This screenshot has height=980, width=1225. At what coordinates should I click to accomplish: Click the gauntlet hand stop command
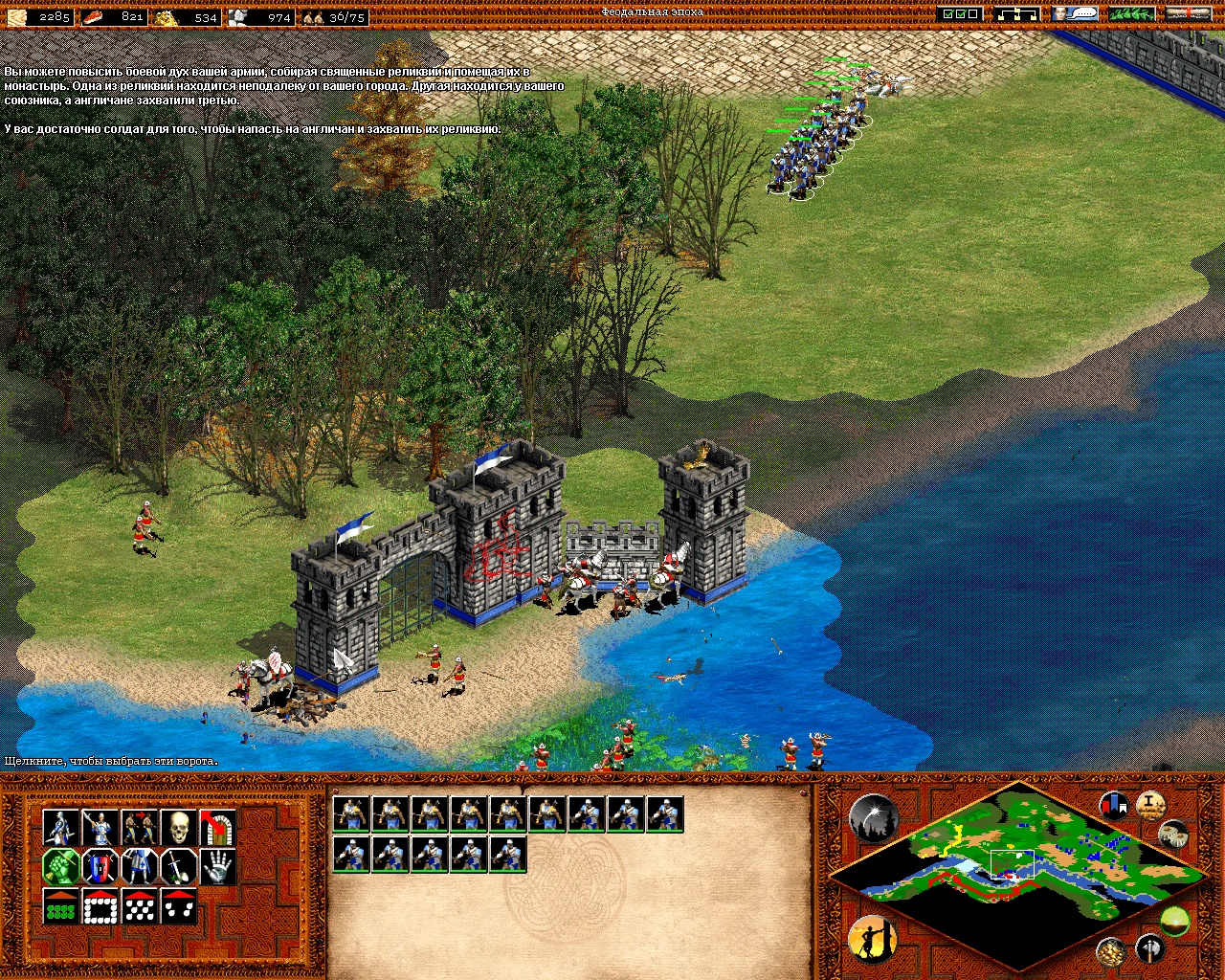(217, 867)
